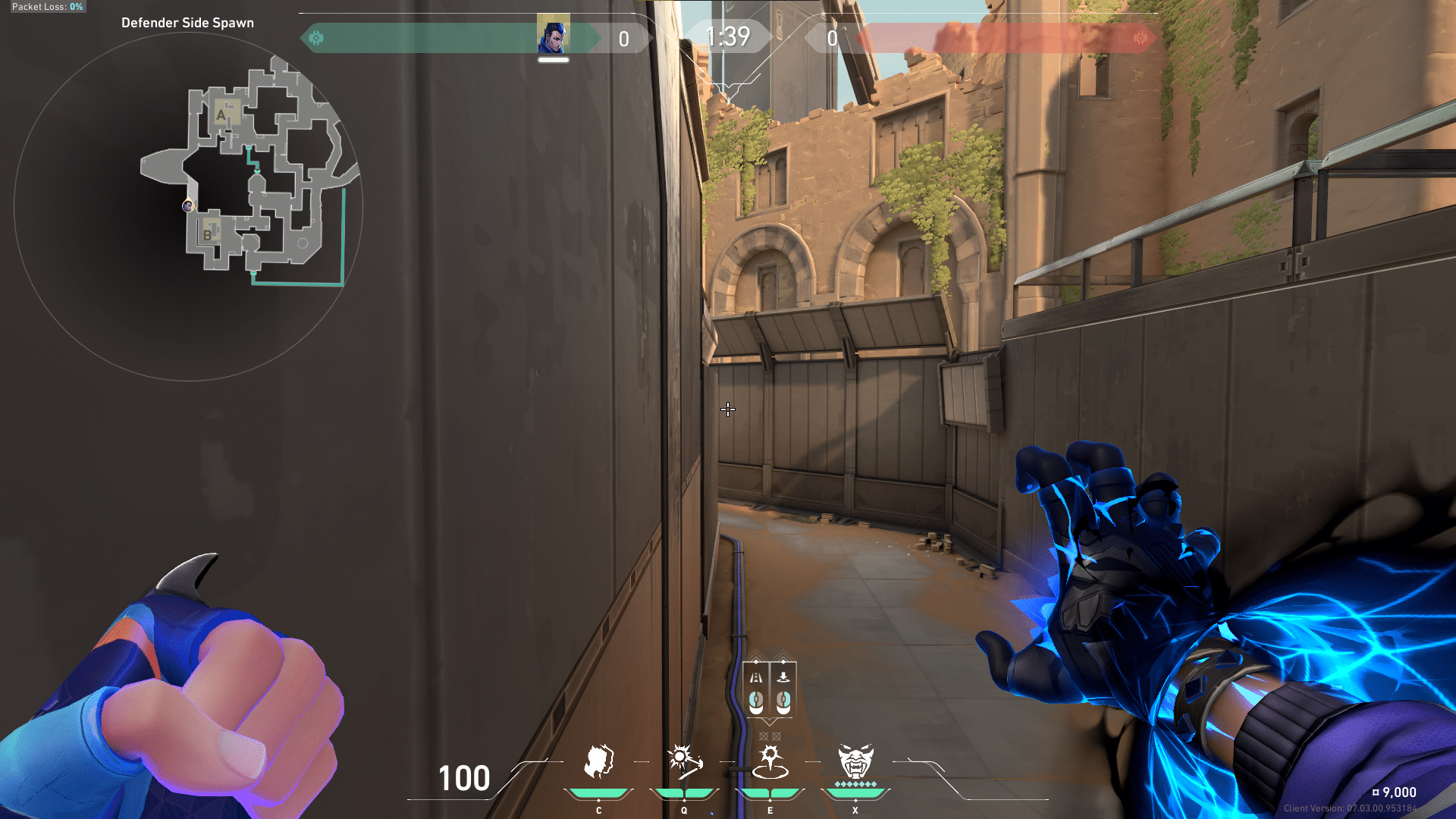Activate the Gatecrash teleport ability icon
Viewport: 1456px width, 819px height.
(x=770, y=762)
